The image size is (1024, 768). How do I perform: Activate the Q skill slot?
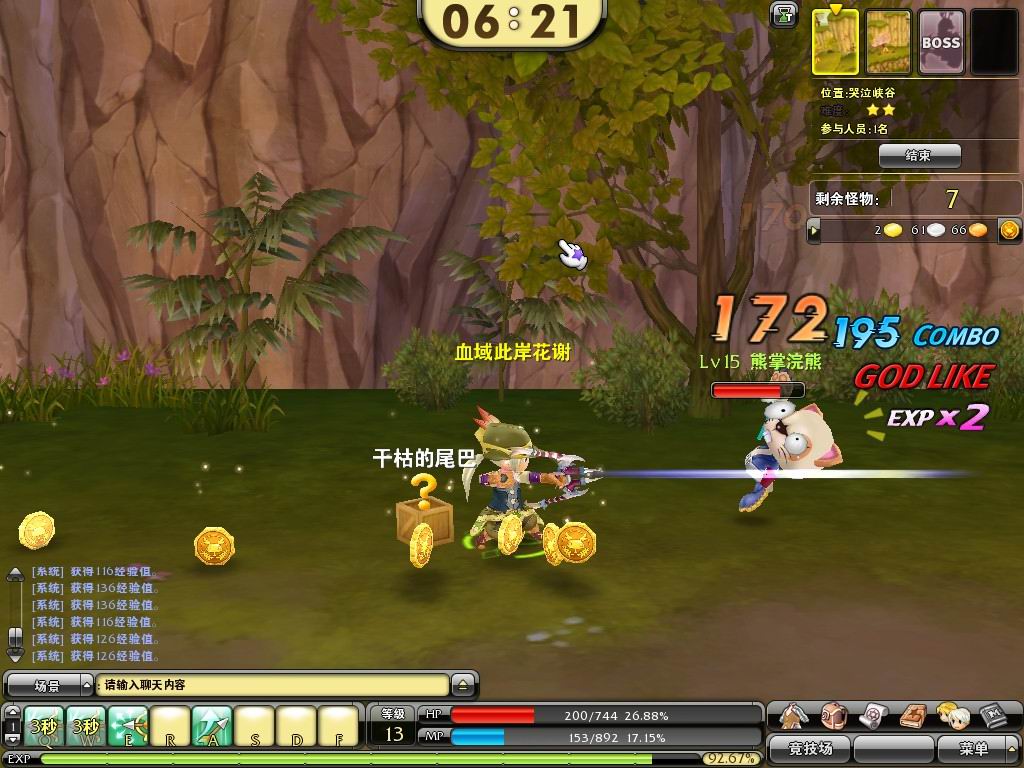pyautogui.click(x=45, y=726)
